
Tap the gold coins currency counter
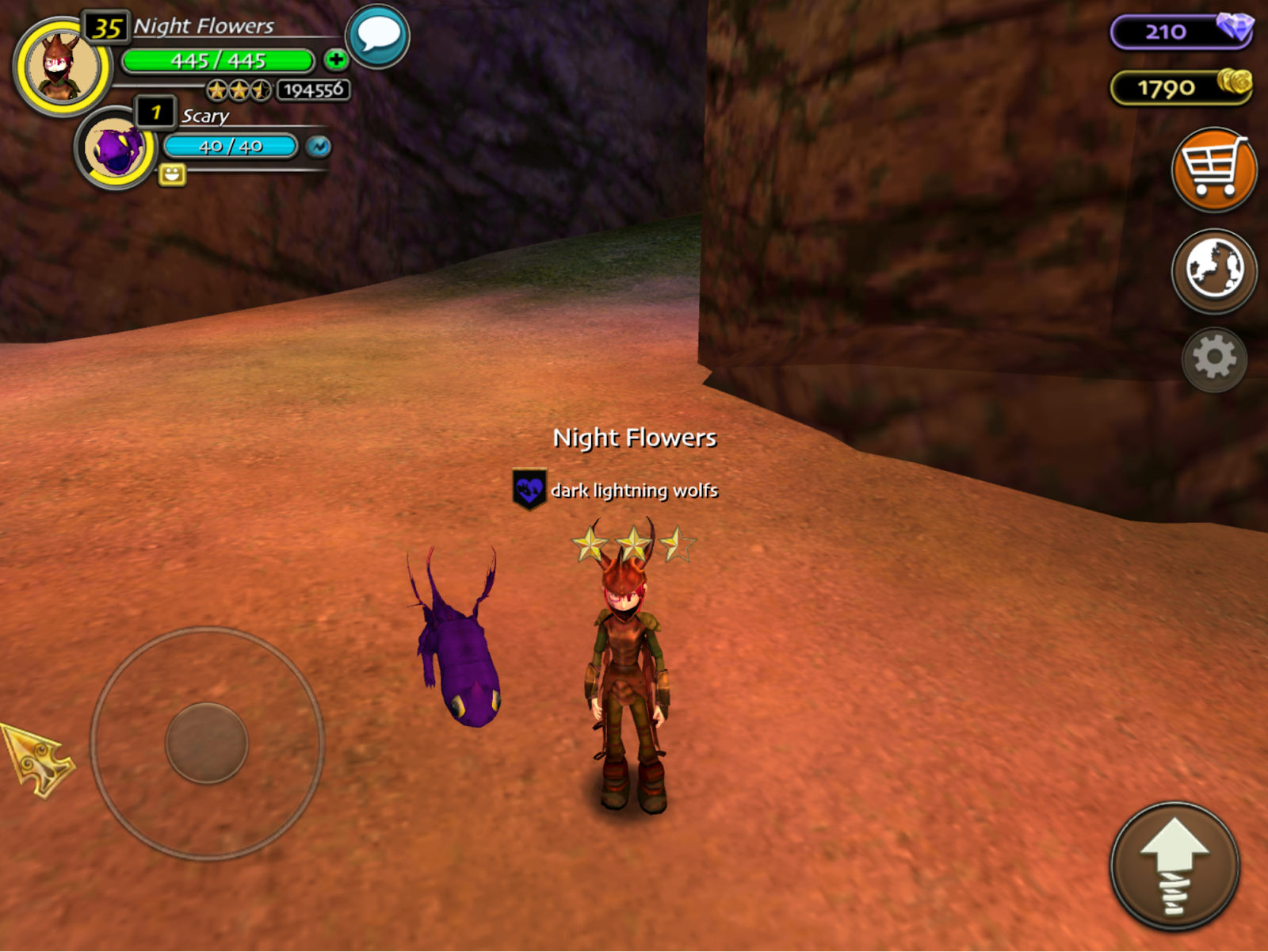(x=1181, y=87)
